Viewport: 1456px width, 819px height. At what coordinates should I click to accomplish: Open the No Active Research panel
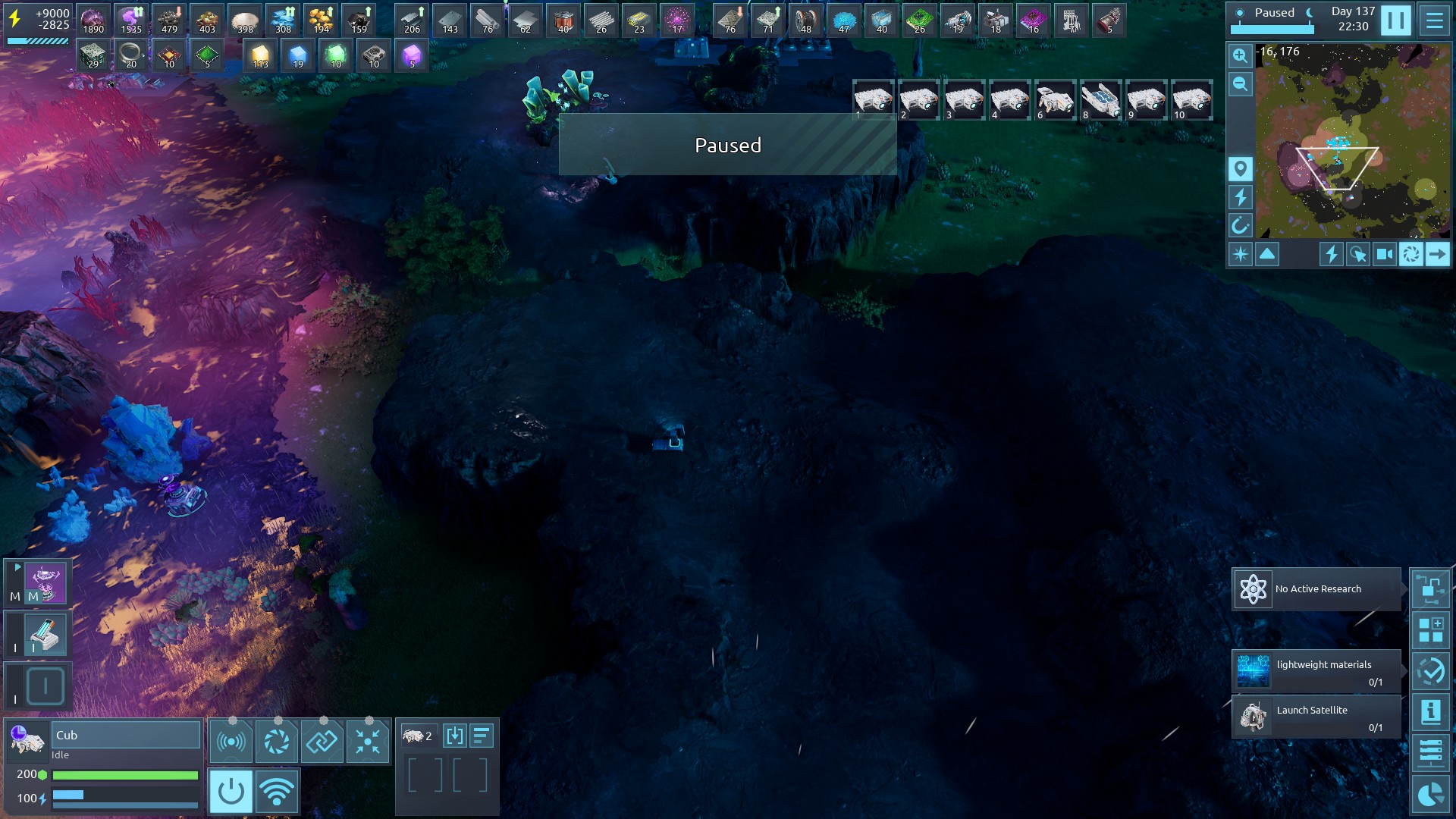tap(1316, 589)
